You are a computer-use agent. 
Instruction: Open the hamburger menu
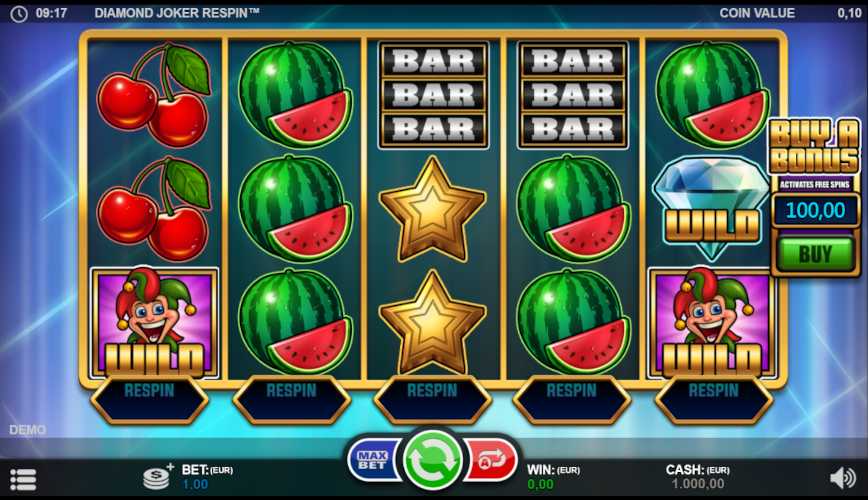tap(23, 479)
